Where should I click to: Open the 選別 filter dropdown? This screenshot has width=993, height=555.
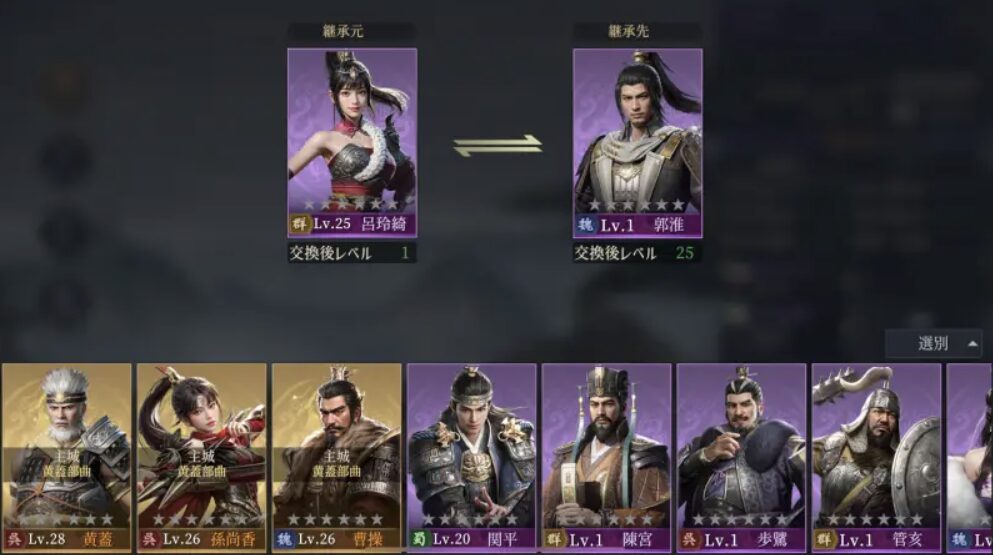(933, 344)
